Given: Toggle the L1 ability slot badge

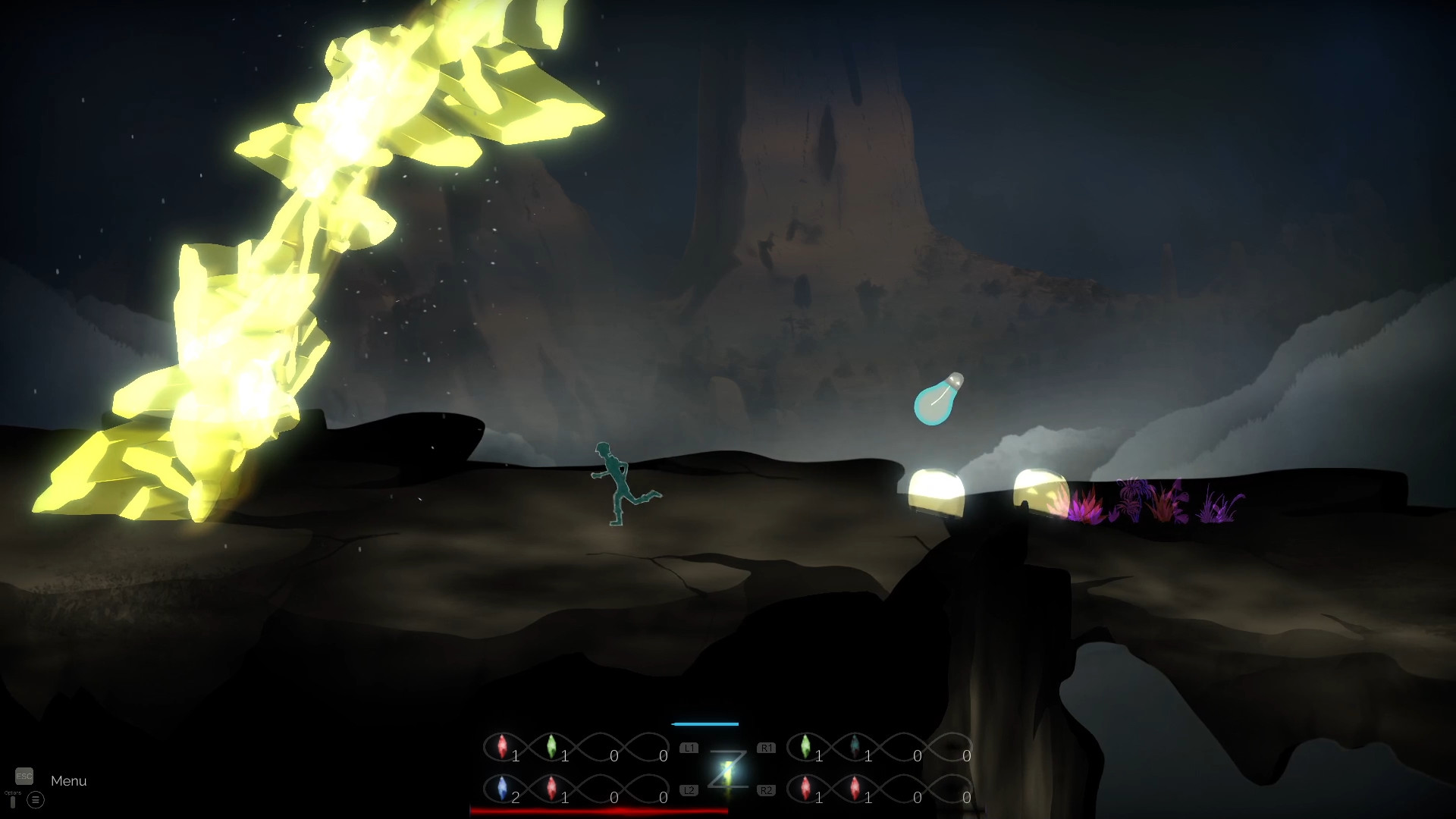Looking at the screenshot, I should (689, 747).
